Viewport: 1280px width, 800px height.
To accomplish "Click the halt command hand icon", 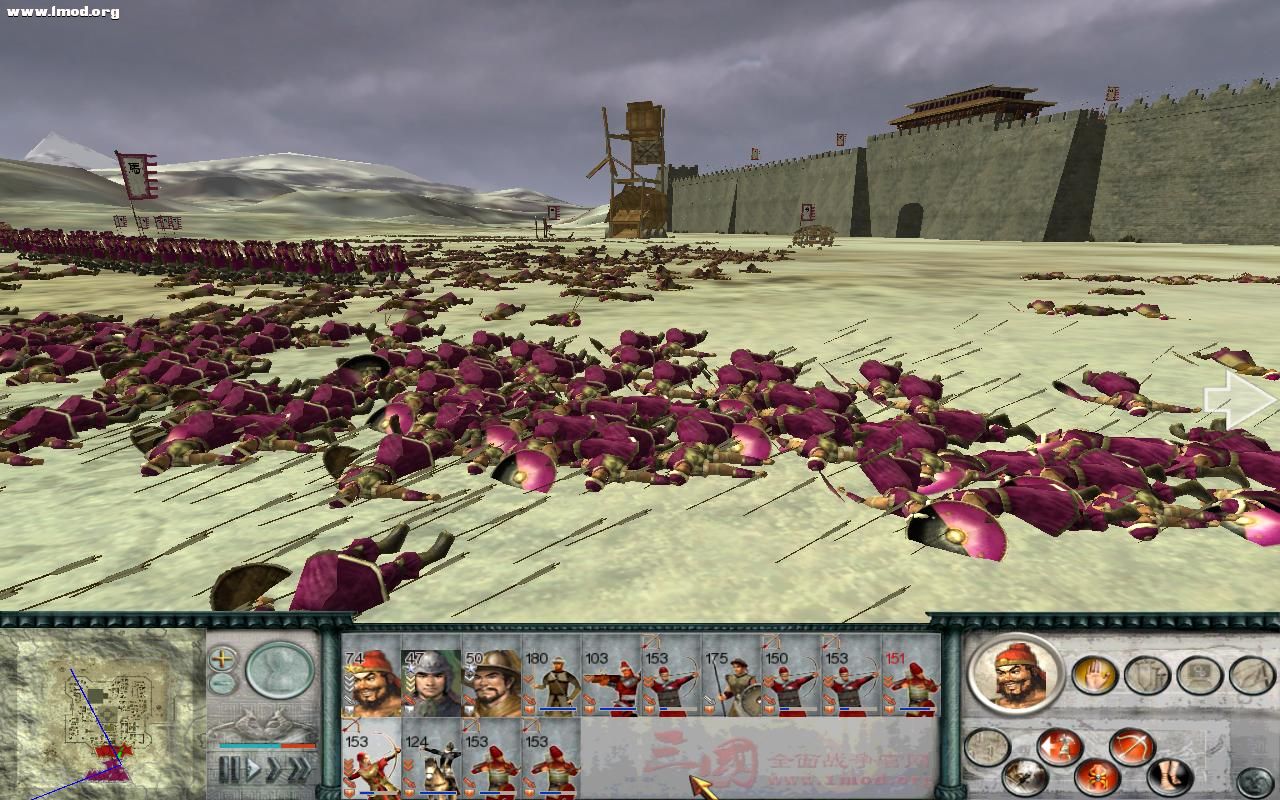I will point(1092,674).
